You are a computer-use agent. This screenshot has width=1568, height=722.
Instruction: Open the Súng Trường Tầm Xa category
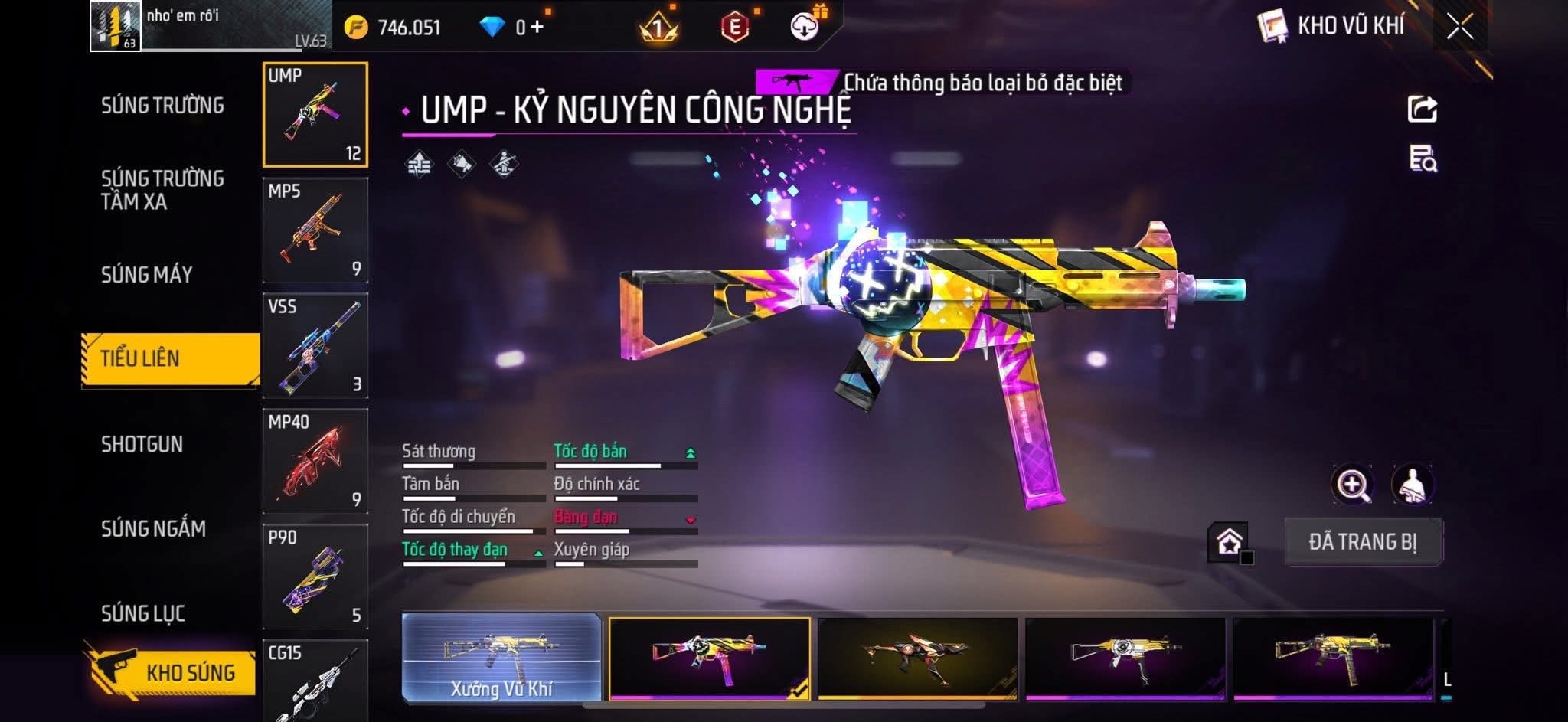pos(162,190)
